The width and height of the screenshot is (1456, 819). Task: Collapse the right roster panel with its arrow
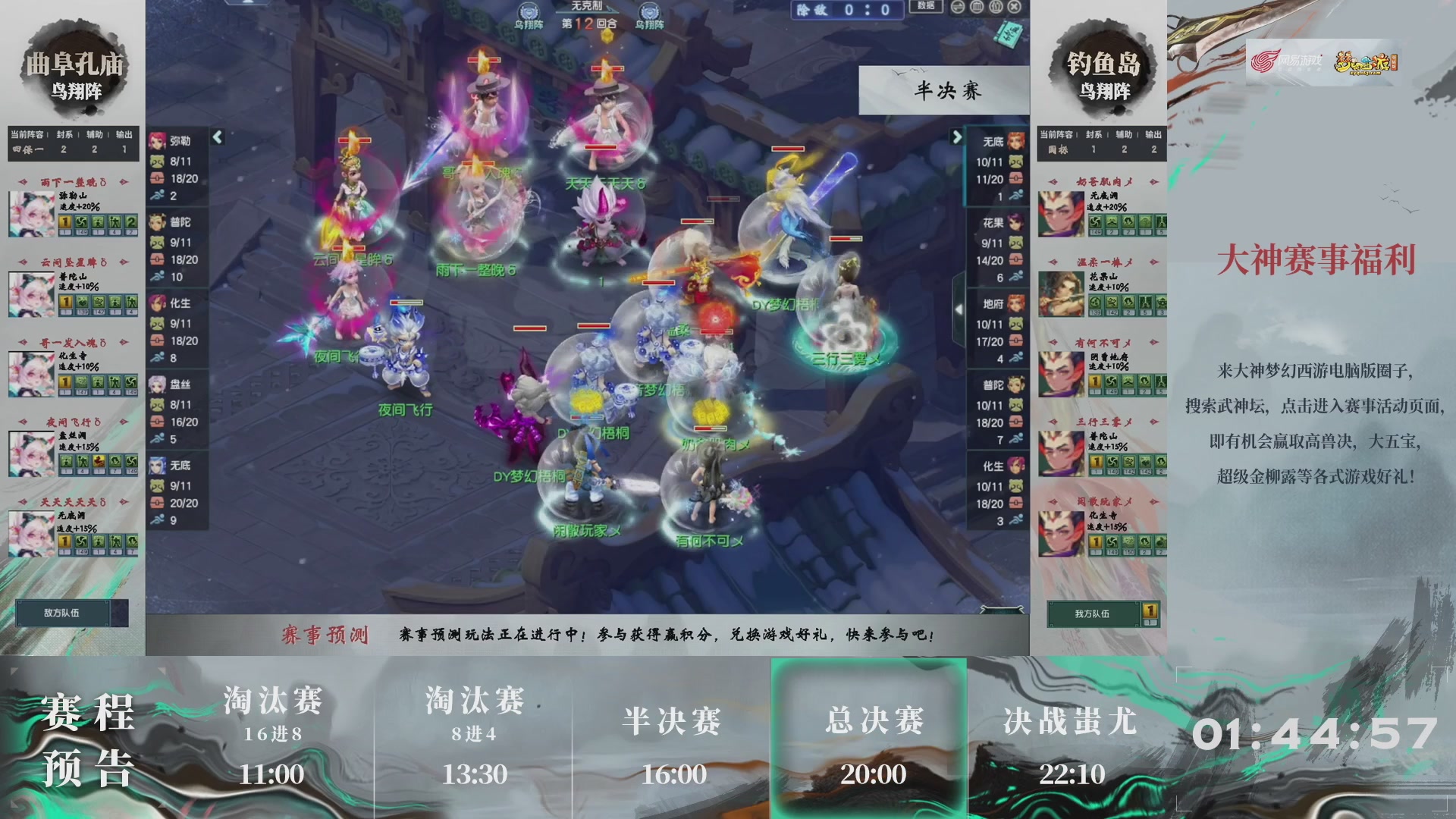pos(955,136)
